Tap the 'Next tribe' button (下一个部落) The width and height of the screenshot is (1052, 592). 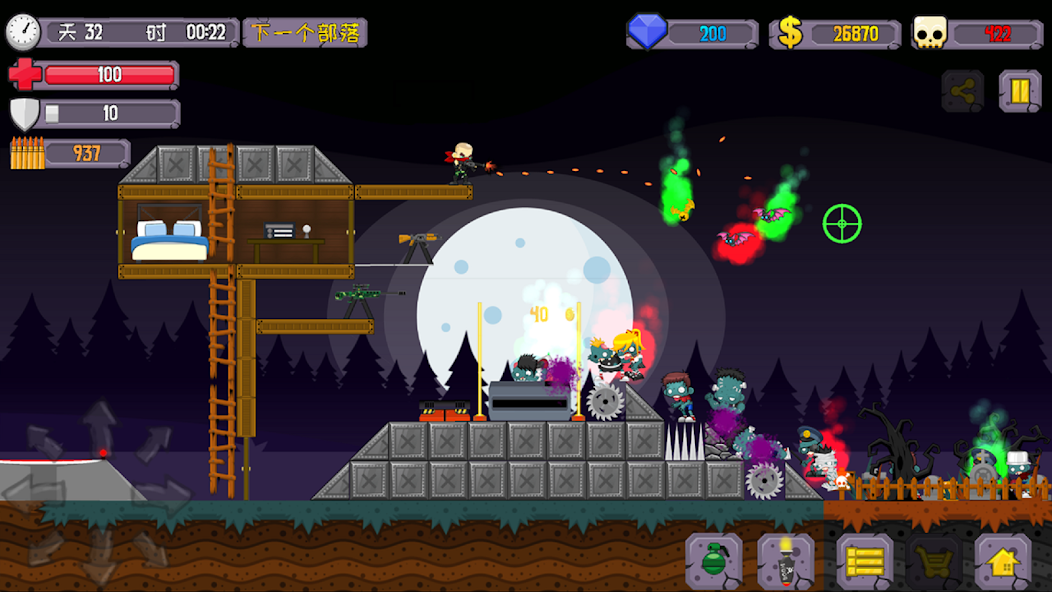tap(305, 33)
